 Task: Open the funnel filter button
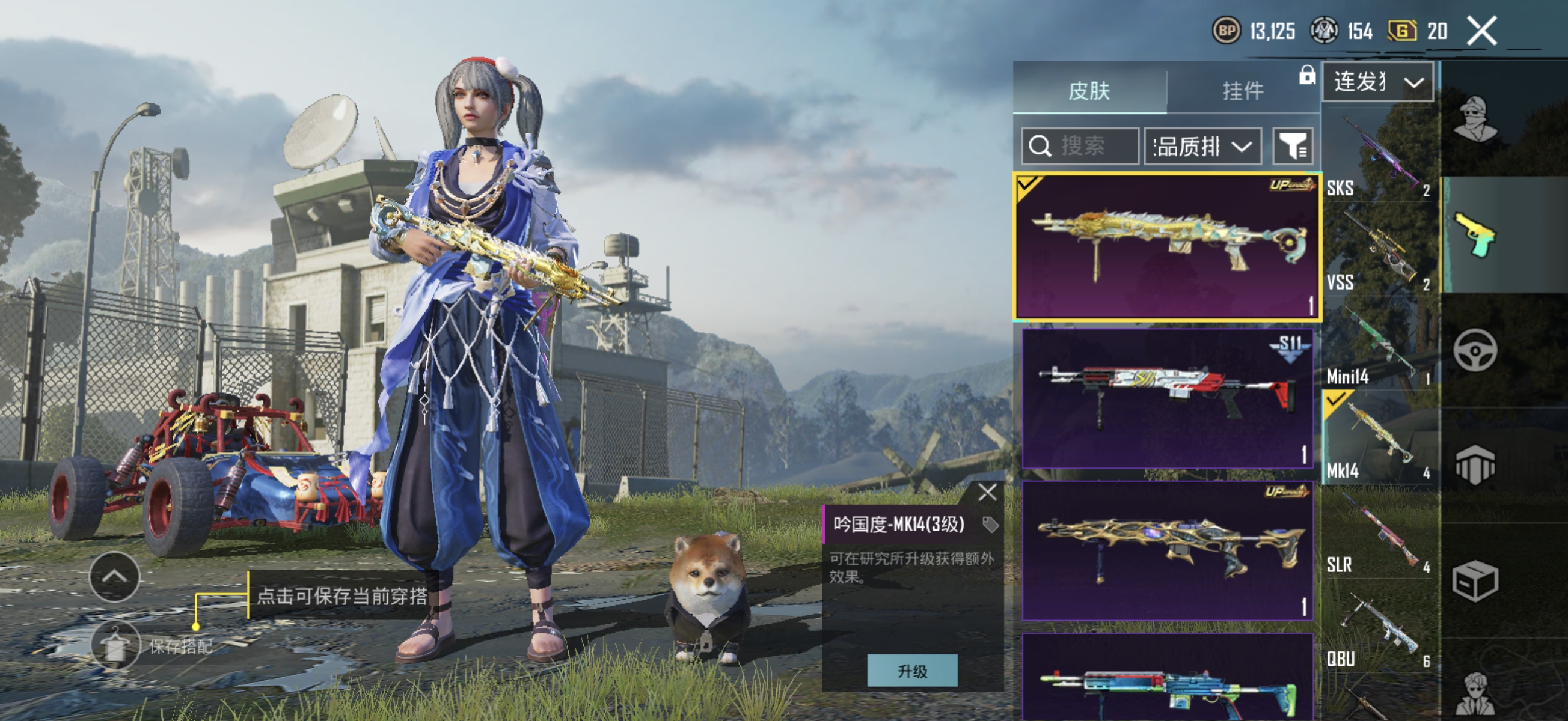(x=1292, y=146)
